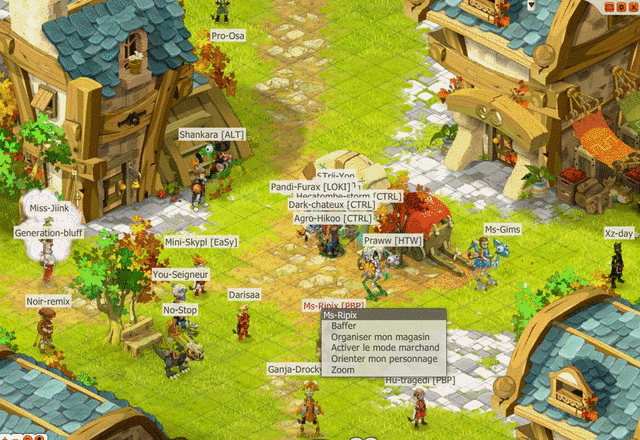Close the game with the orange X button
The width and height of the screenshot is (640, 440).
(x=632, y=6)
